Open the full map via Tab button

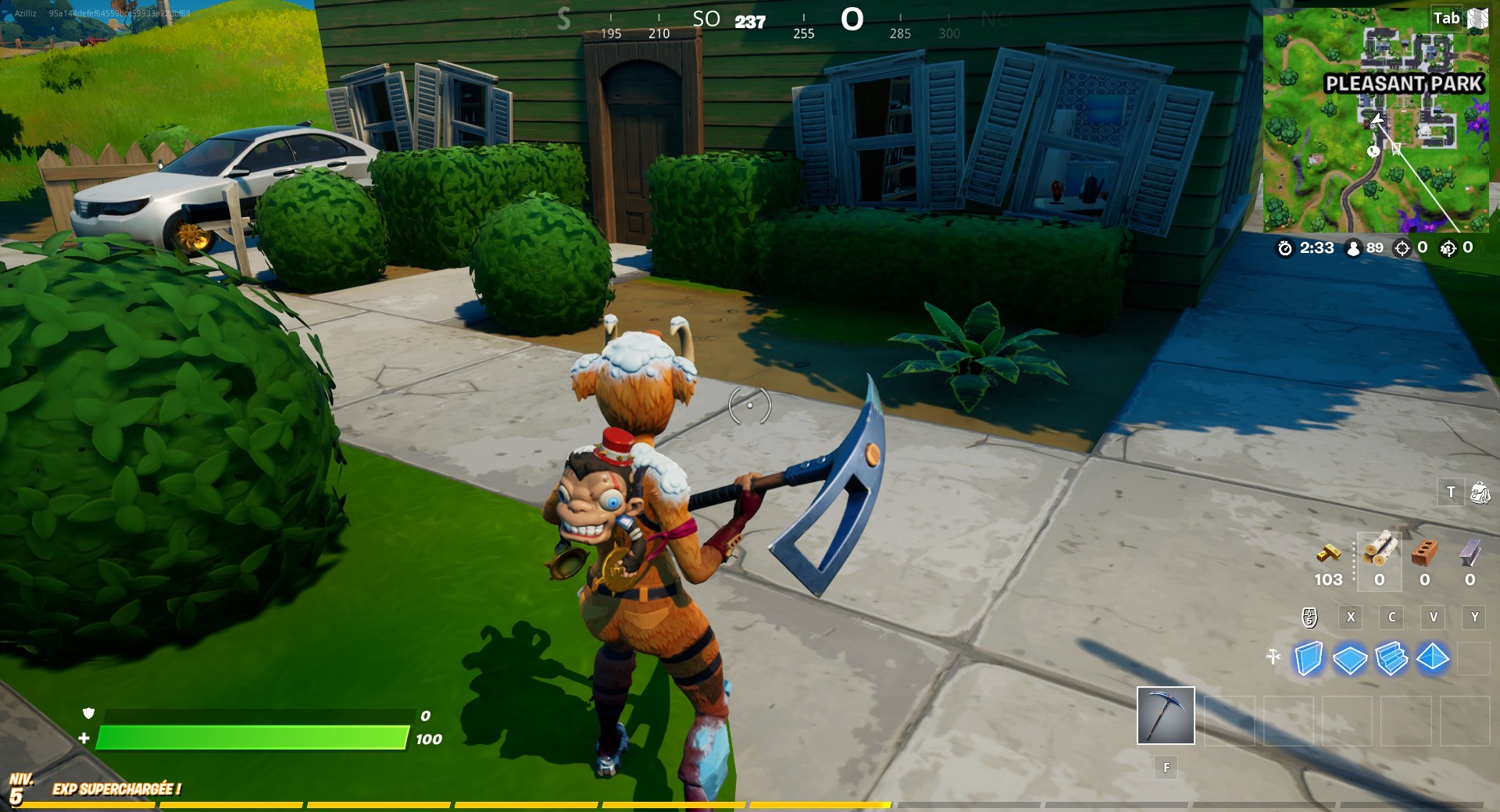click(x=1446, y=17)
